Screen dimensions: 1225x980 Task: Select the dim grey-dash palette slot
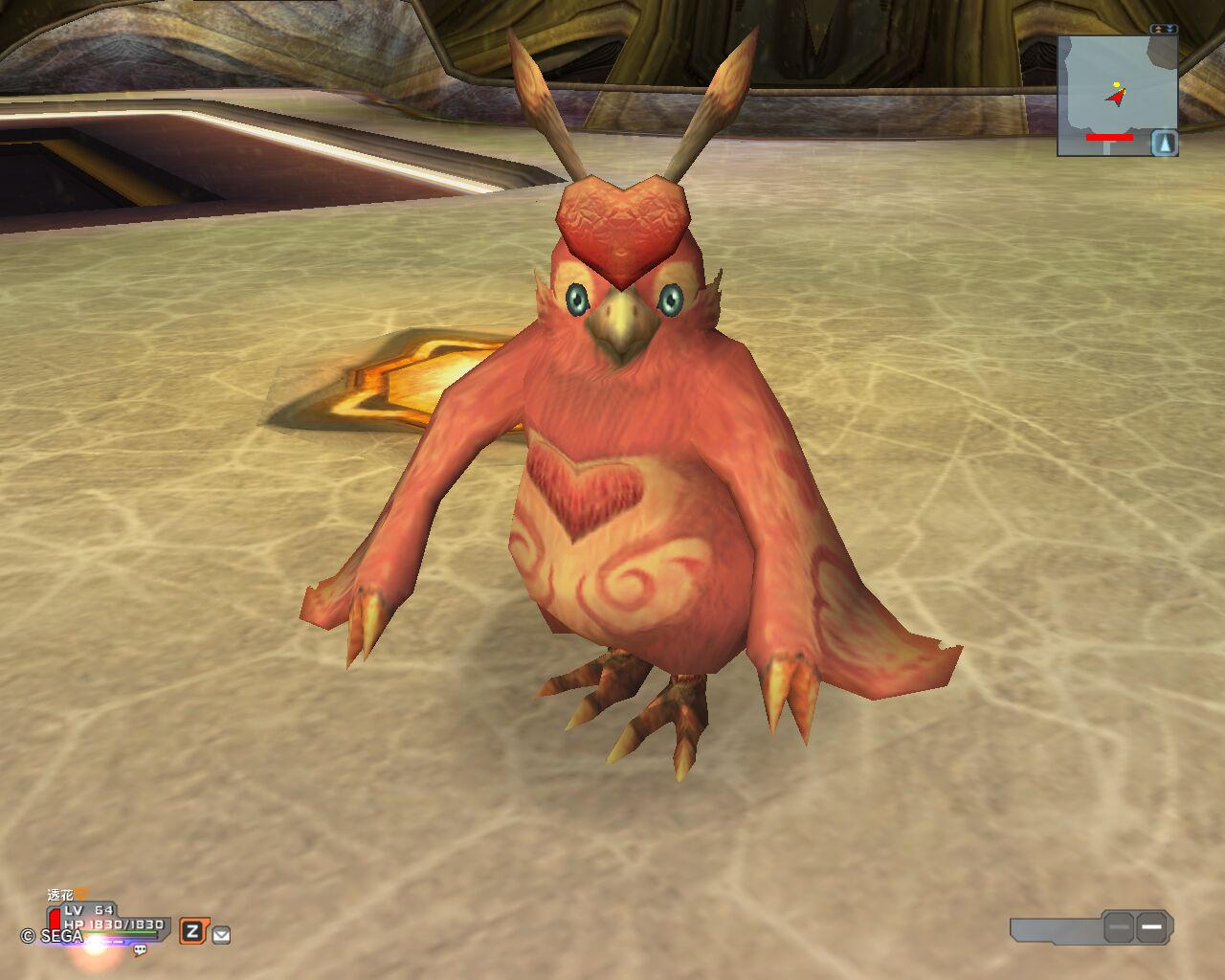(1119, 927)
